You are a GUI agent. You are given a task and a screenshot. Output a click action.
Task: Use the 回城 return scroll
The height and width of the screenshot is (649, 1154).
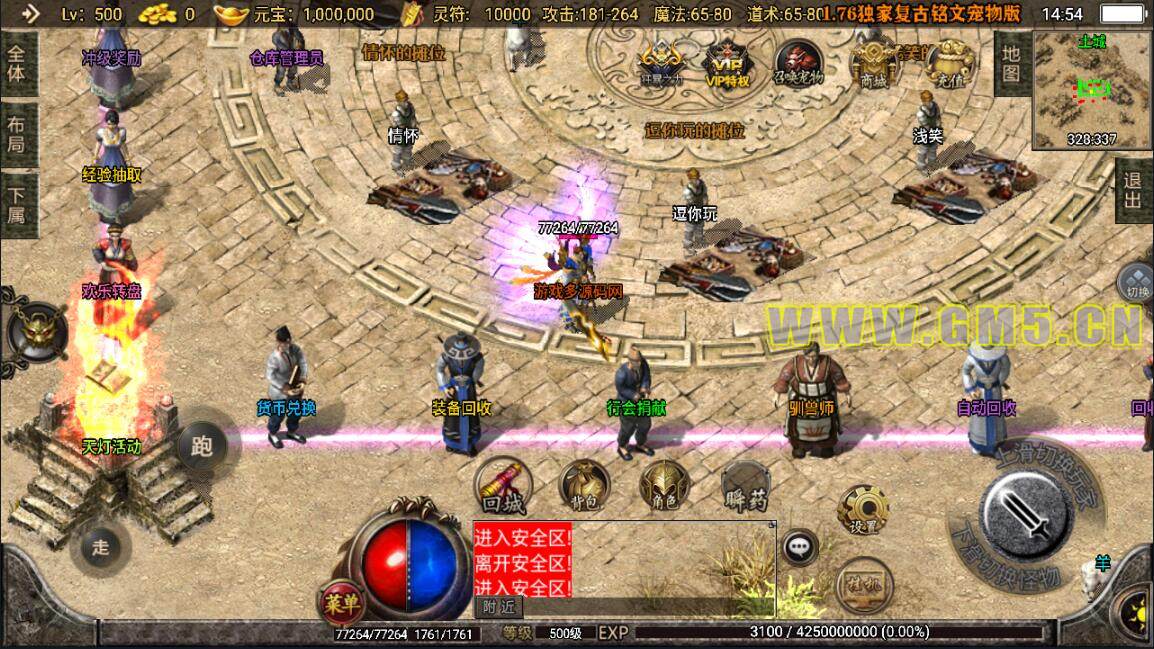[x=503, y=485]
